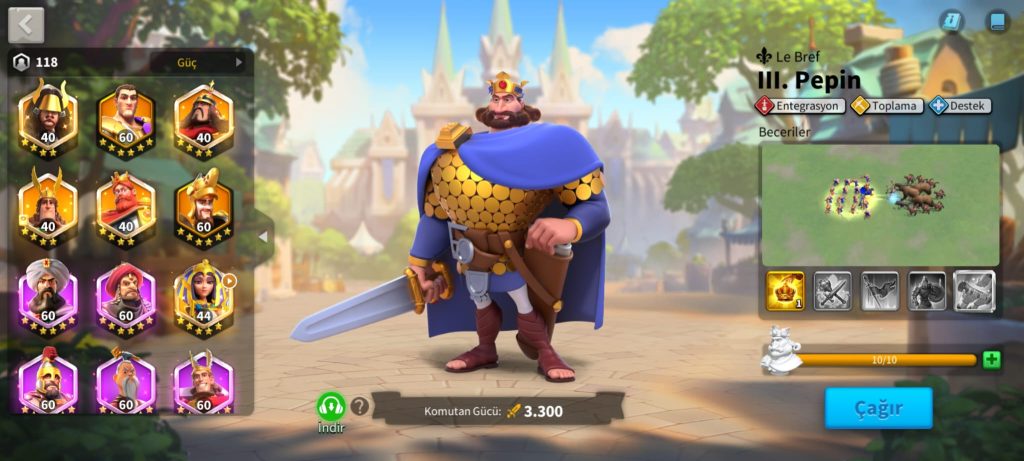Pick the commander in the purple and gold outfit
Screen dimensions: 1024x461
coord(126,119)
